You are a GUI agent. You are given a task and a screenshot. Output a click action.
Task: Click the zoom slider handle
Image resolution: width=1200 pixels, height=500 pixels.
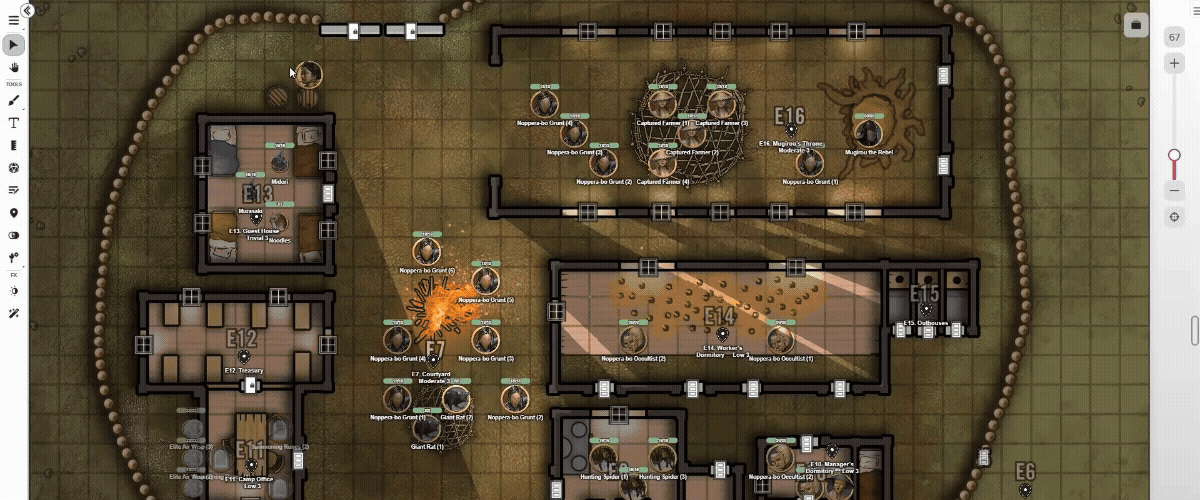click(x=1175, y=155)
